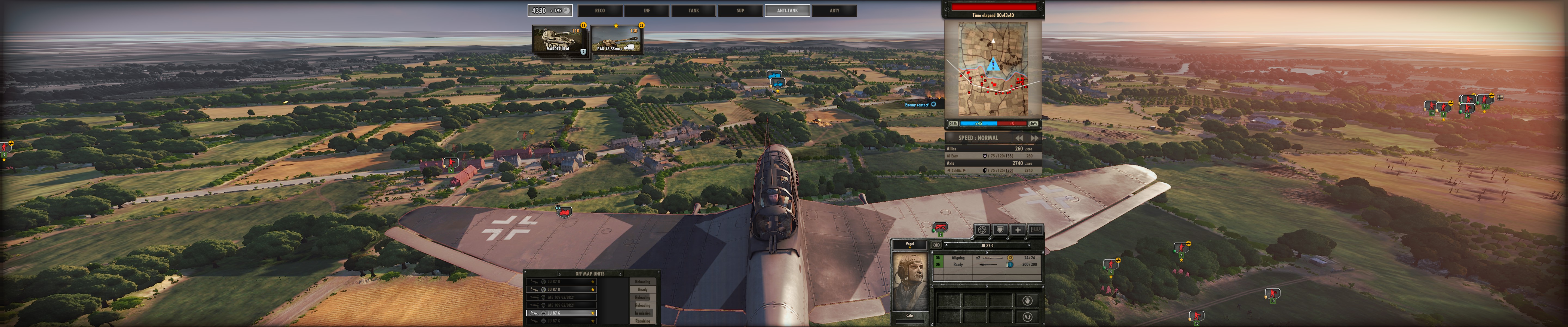The width and height of the screenshot is (1568, 327).
Task: Open the INF unit category
Action: click(647, 10)
